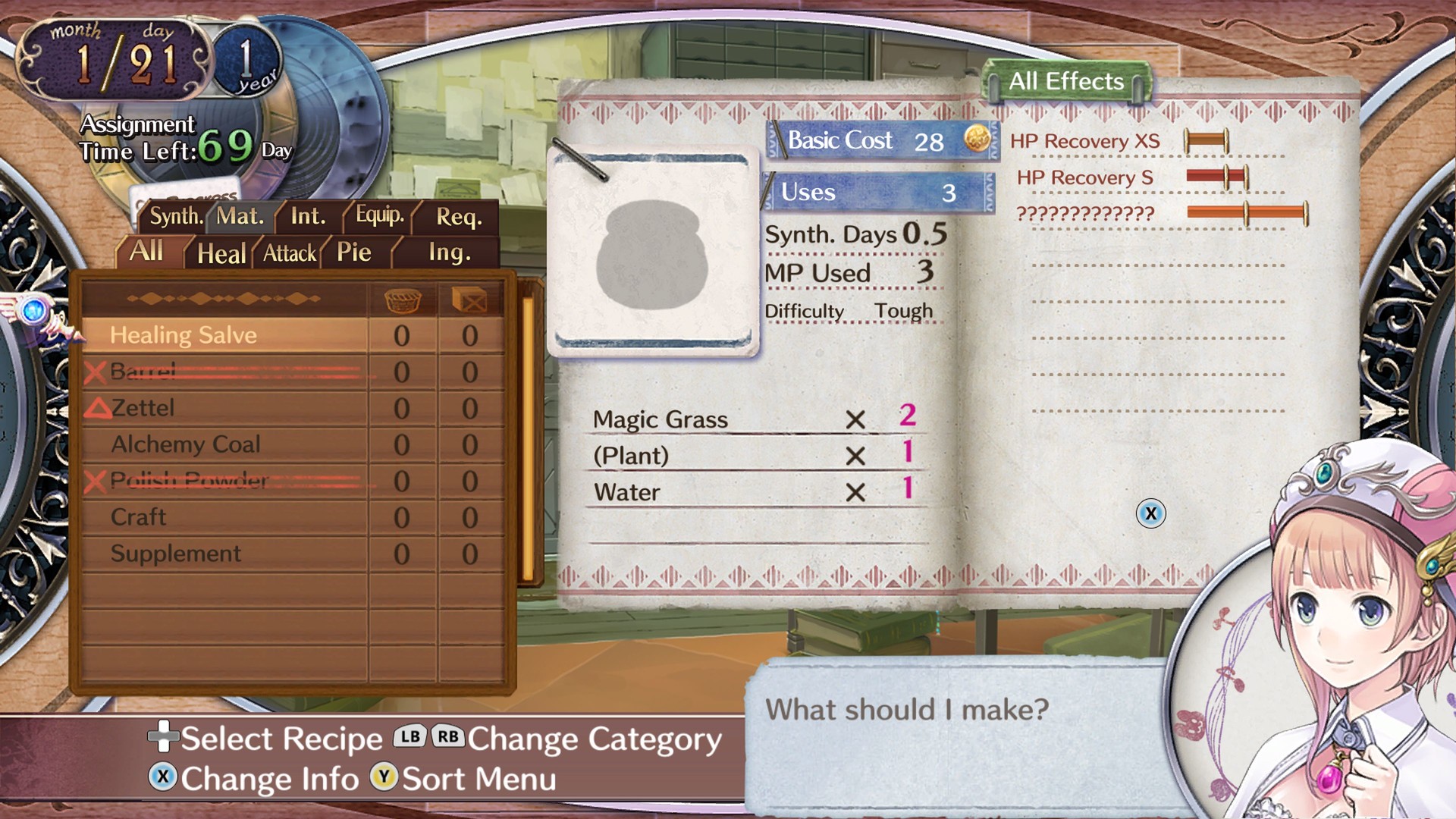Click the RB shoulder button icon
Viewport: 1456px width, 819px height.
click(447, 737)
